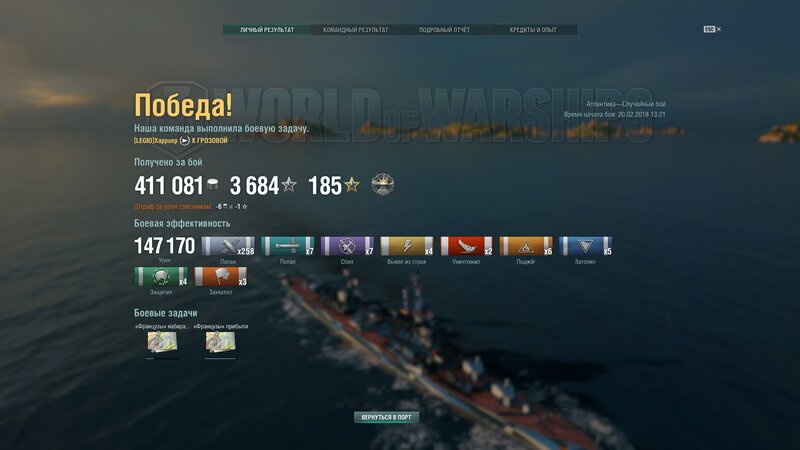Click «Вернуться в порт» button
The height and width of the screenshot is (450, 800).
[x=386, y=417]
